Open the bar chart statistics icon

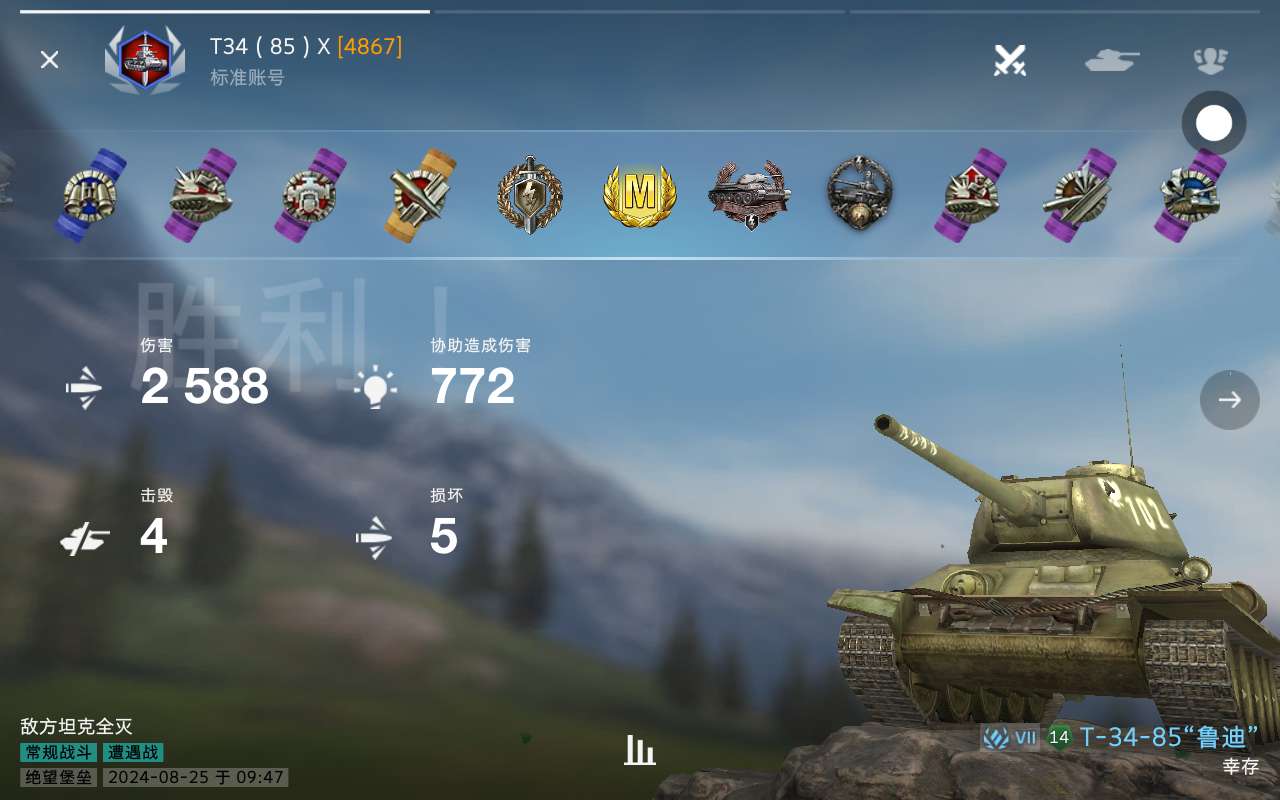[640, 750]
